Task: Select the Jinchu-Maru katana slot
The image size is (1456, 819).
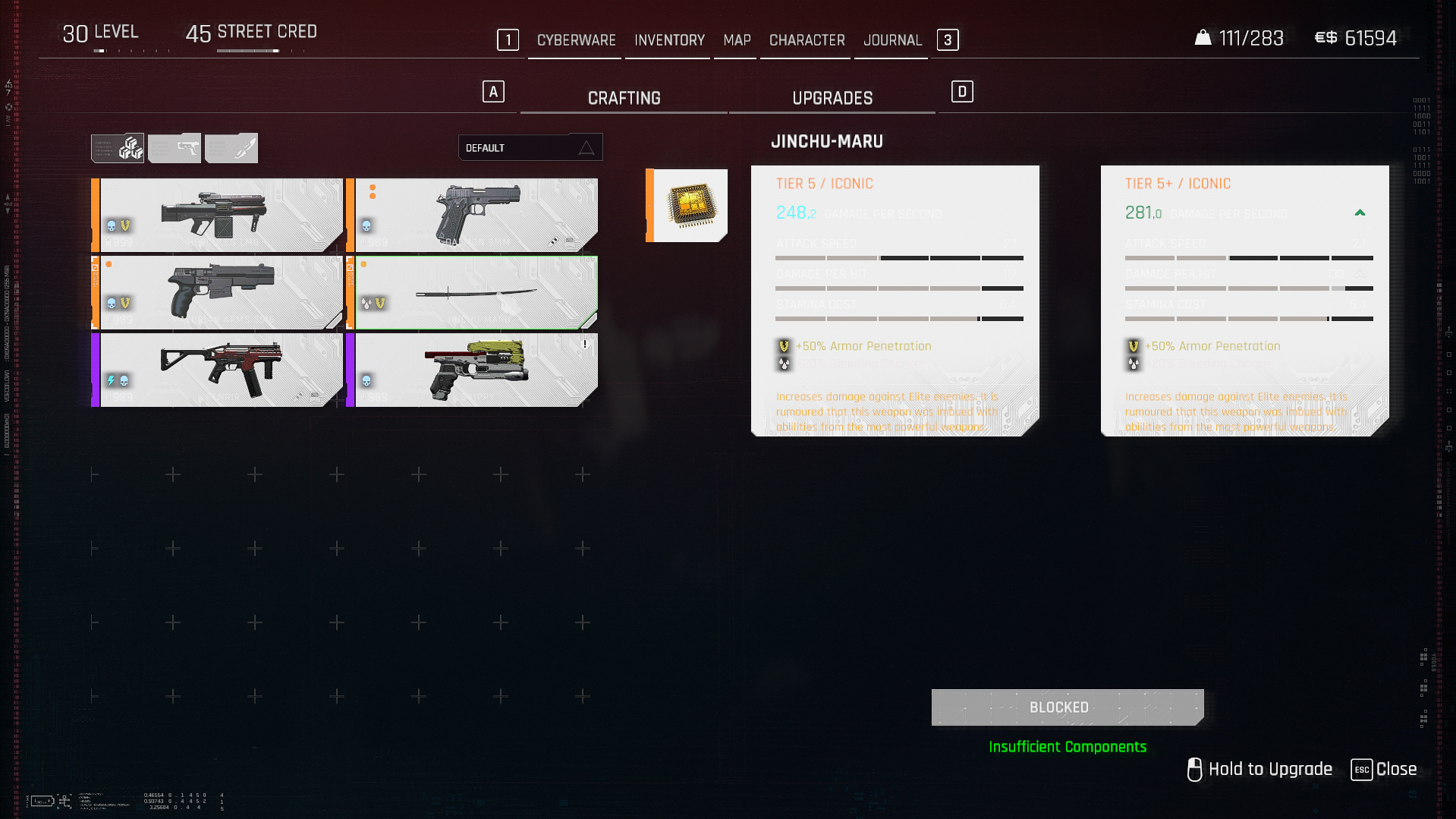Action: pyautogui.click(x=473, y=292)
